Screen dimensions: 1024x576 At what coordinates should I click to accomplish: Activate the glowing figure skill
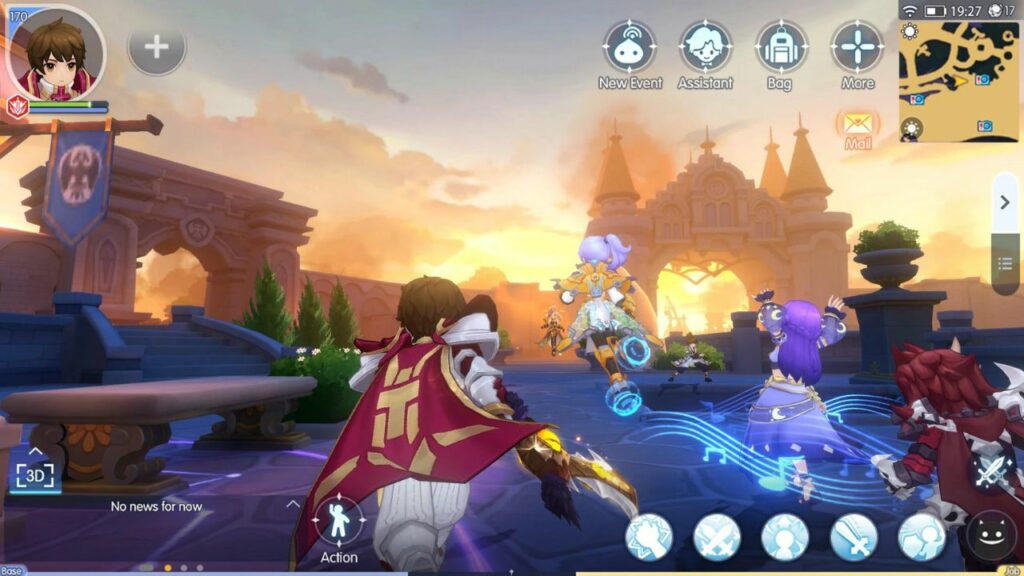(785, 537)
